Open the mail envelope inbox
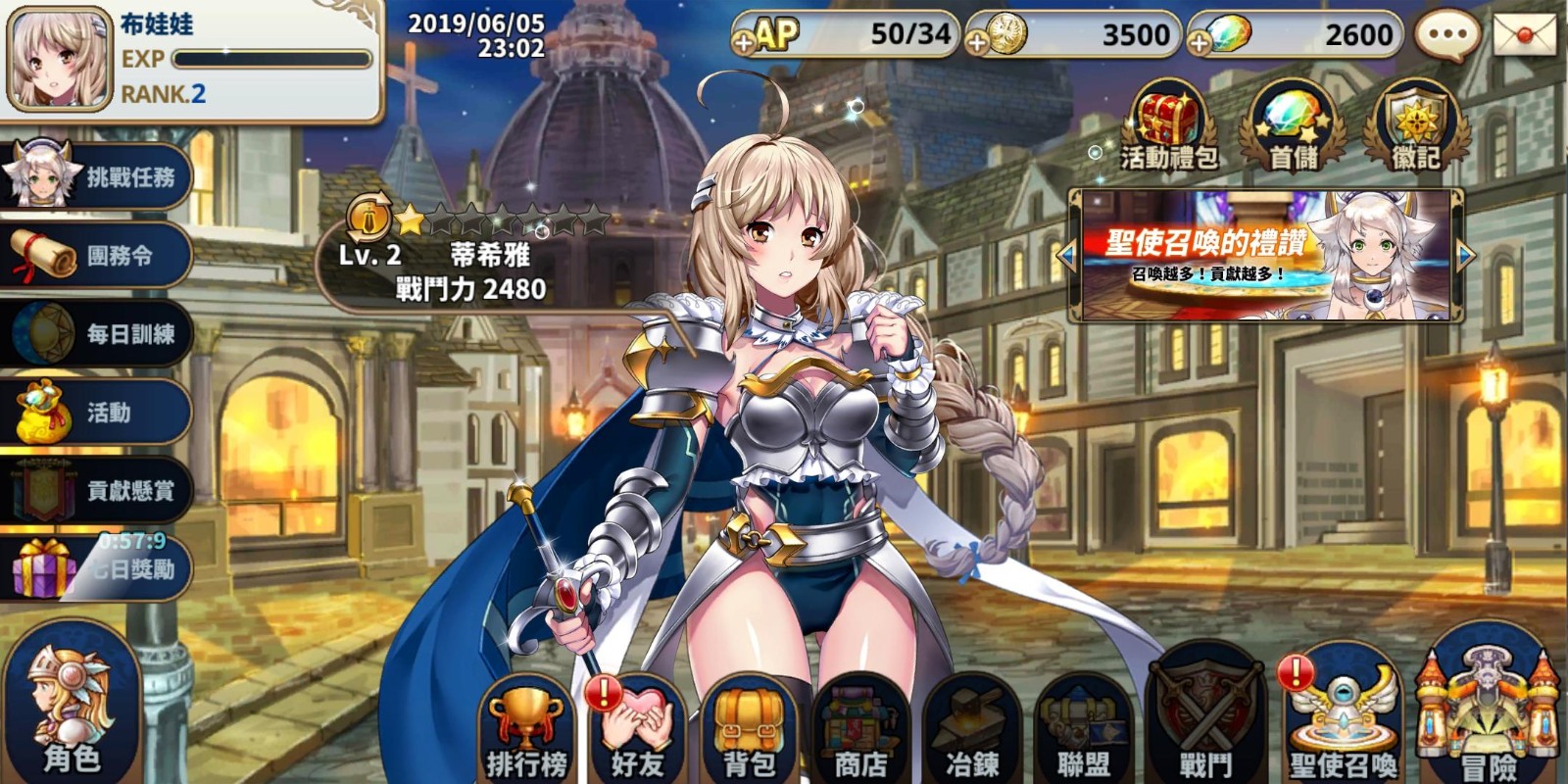The width and height of the screenshot is (1568, 784). click(x=1524, y=35)
